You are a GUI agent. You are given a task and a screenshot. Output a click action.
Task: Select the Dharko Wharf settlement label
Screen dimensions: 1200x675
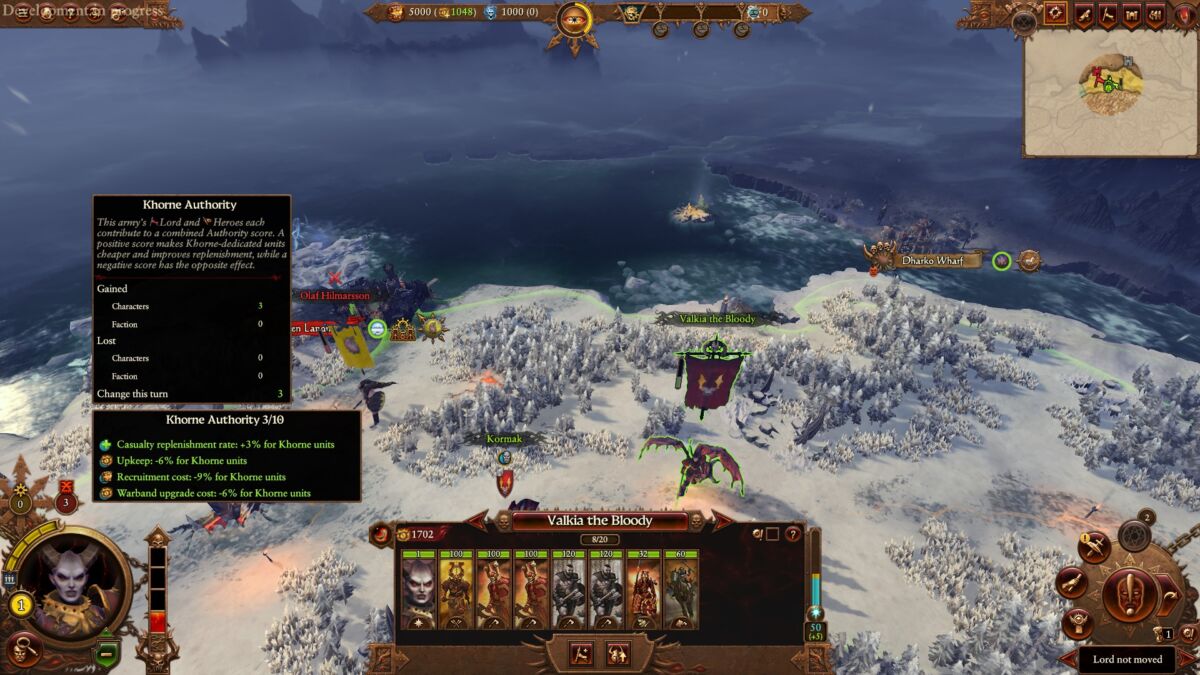click(x=932, y=261)
